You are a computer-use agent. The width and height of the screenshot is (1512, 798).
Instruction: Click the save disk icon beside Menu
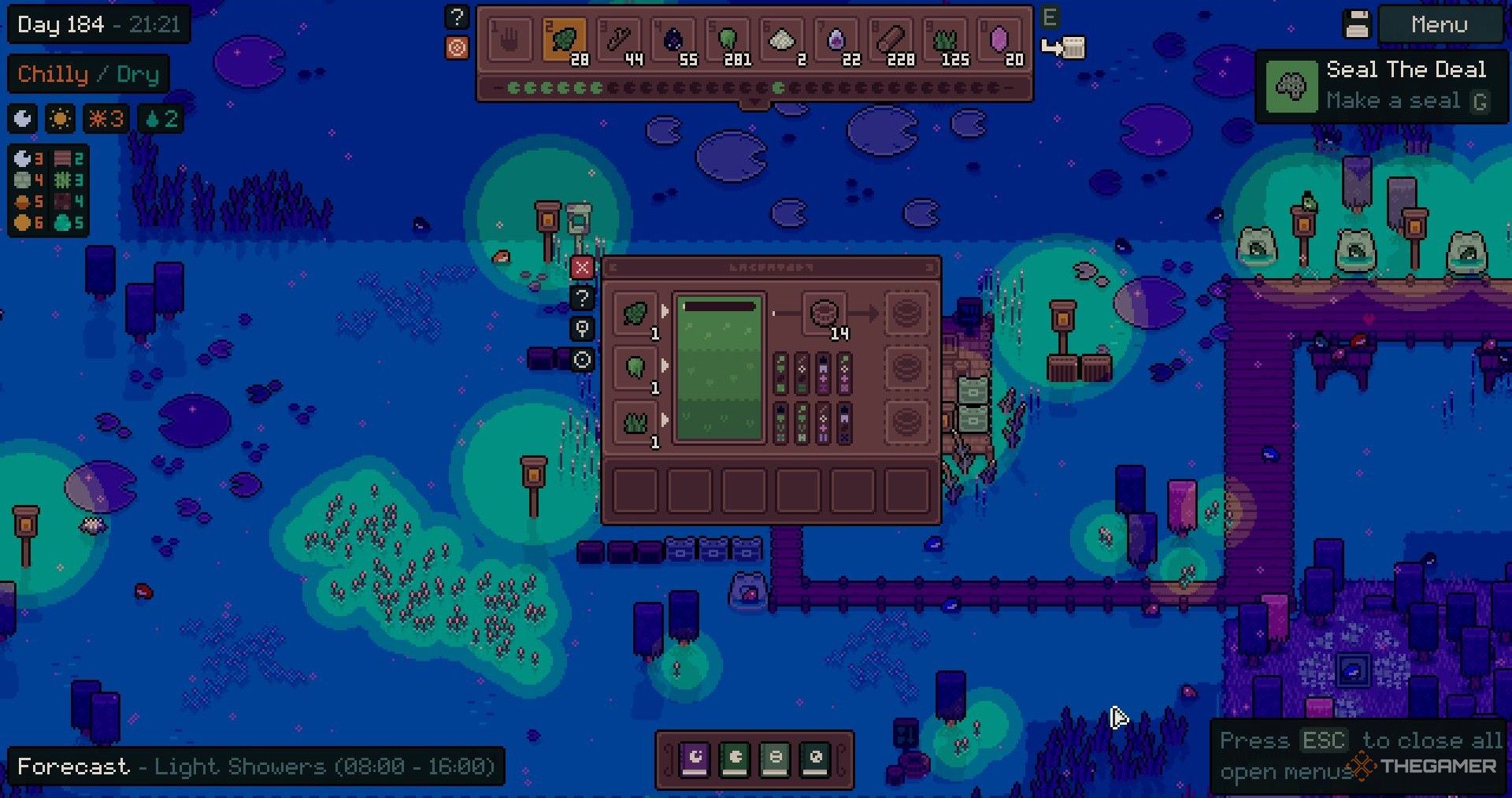tap(1357, 24)
